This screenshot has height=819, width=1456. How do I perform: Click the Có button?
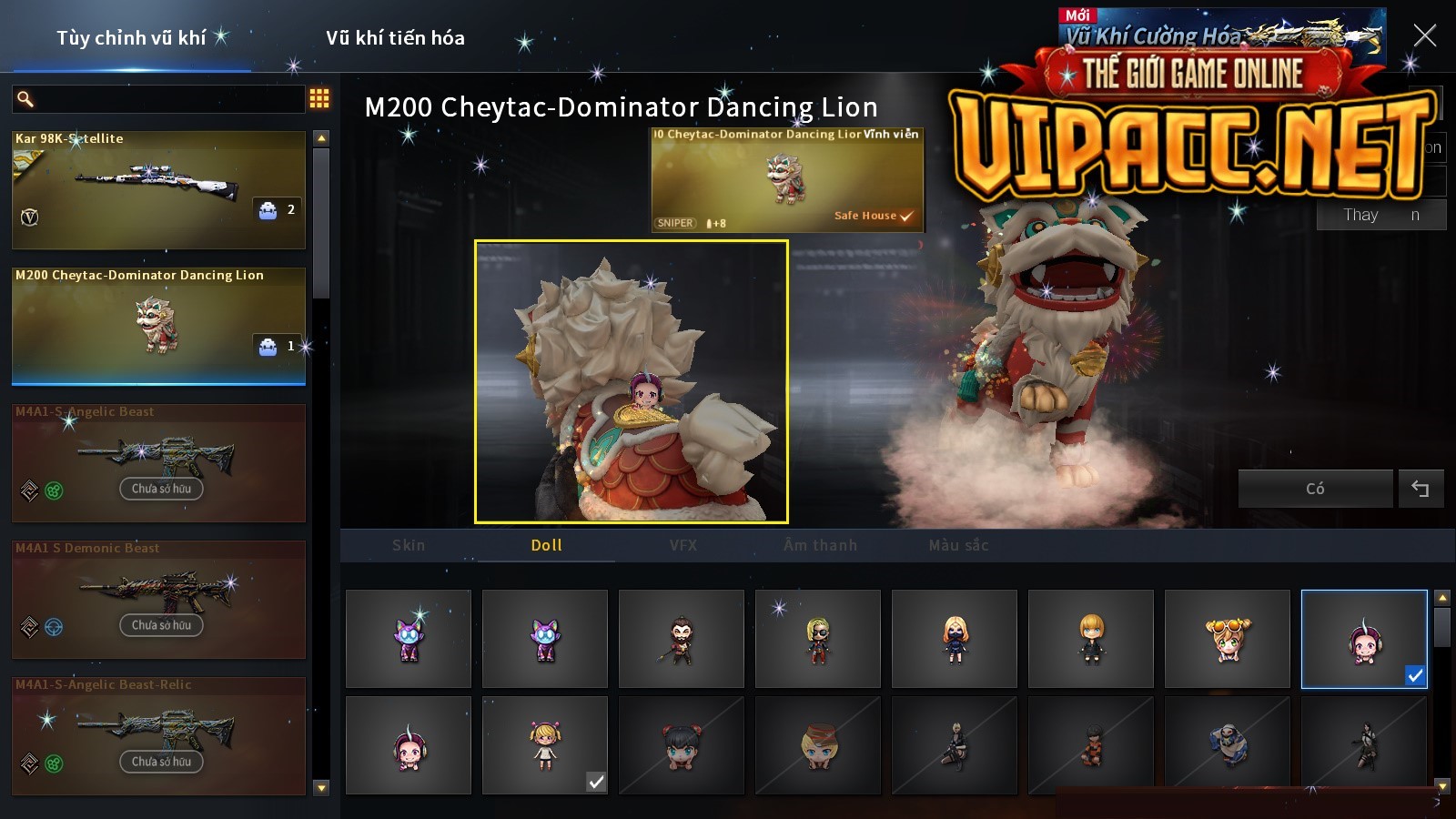pos(1315,489)
